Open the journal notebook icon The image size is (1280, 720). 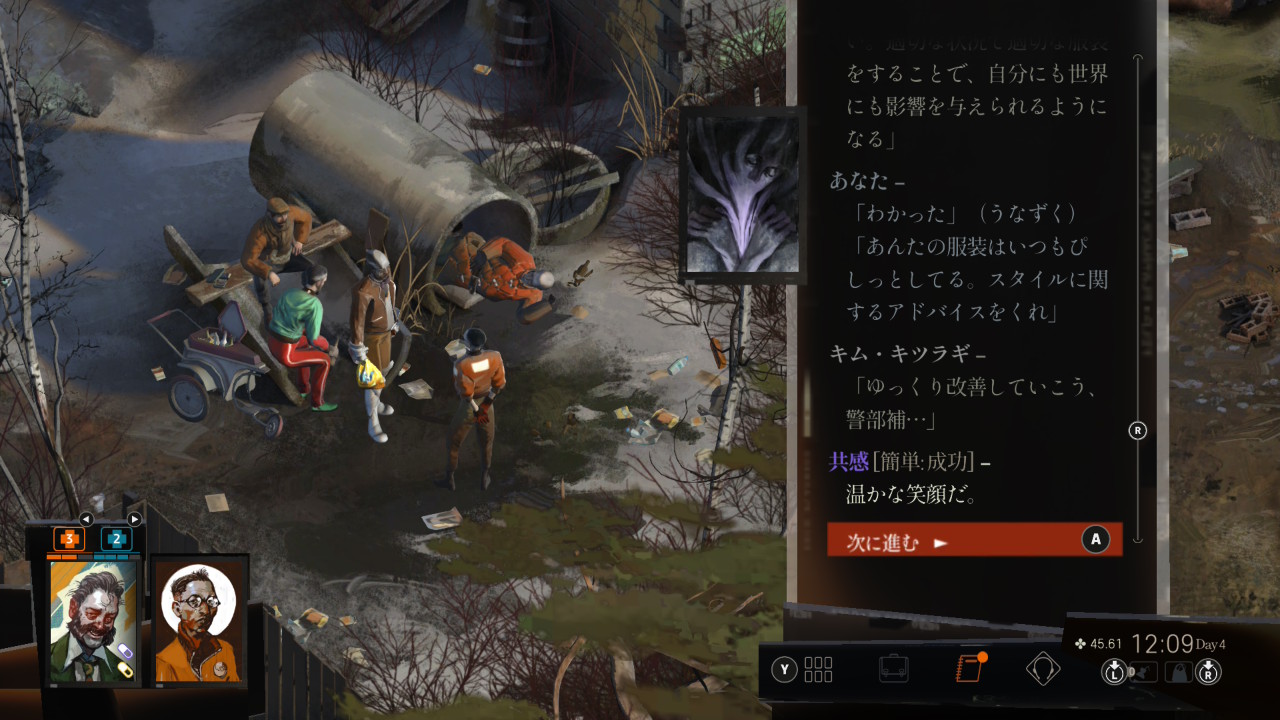(969, 668)
